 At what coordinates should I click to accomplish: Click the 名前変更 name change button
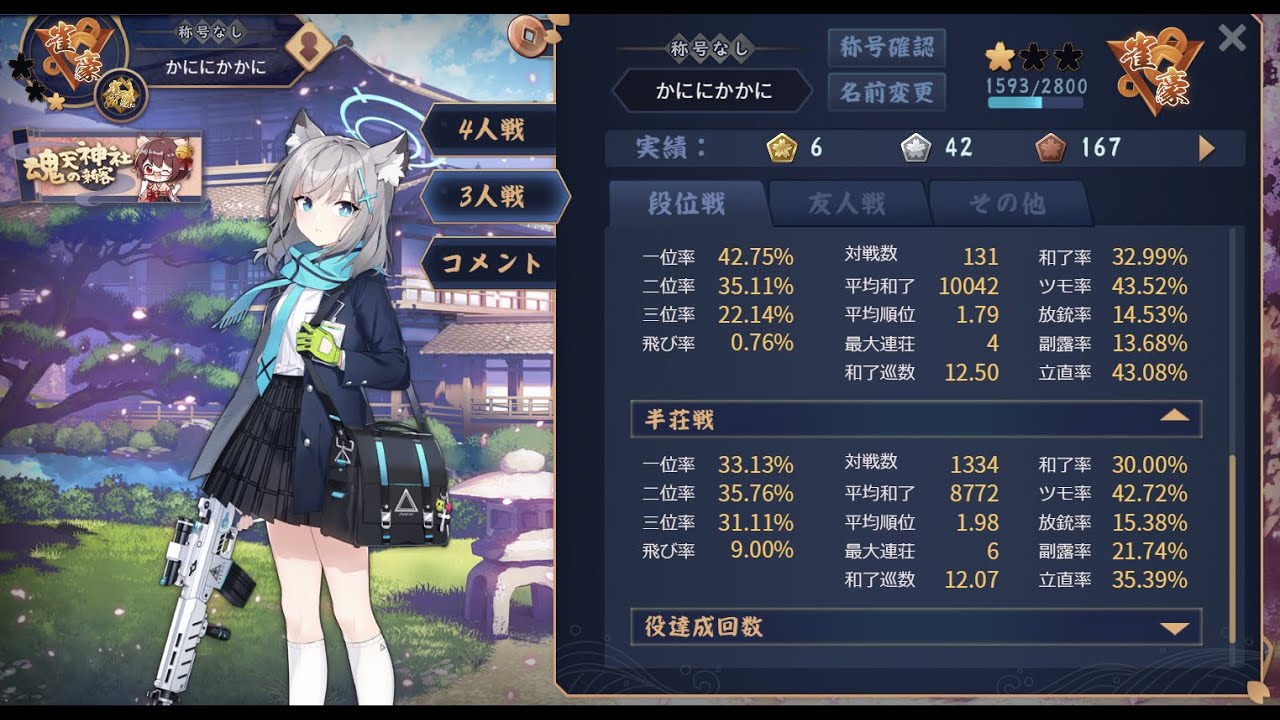click(886, 92)
